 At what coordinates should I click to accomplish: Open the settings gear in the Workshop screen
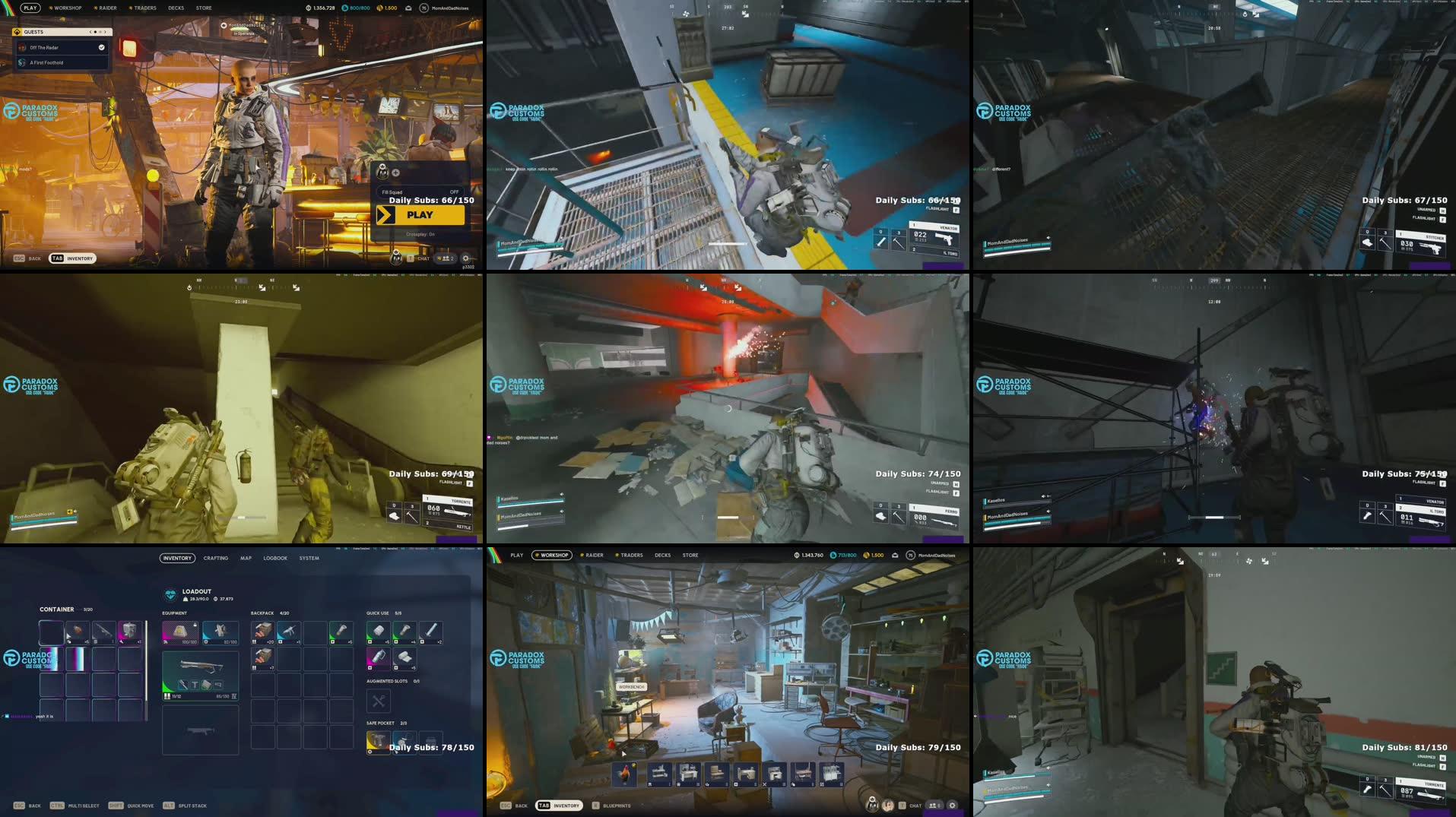coord(953,805)
